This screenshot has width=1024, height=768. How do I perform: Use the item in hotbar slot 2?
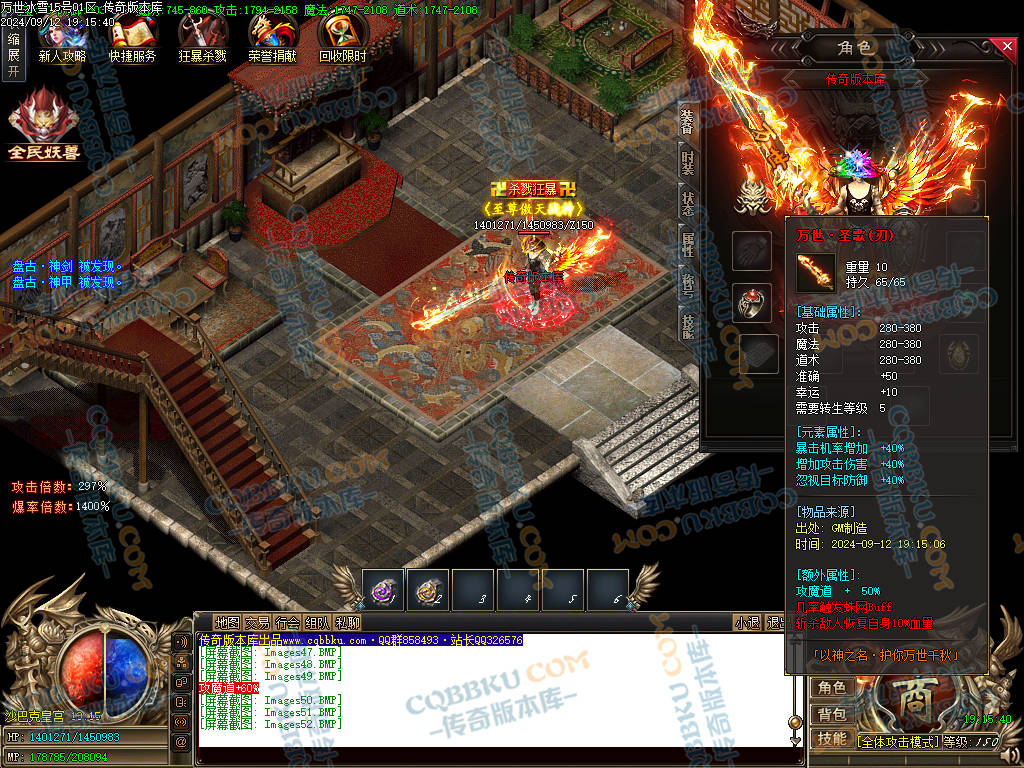click(x=427, y=590)
